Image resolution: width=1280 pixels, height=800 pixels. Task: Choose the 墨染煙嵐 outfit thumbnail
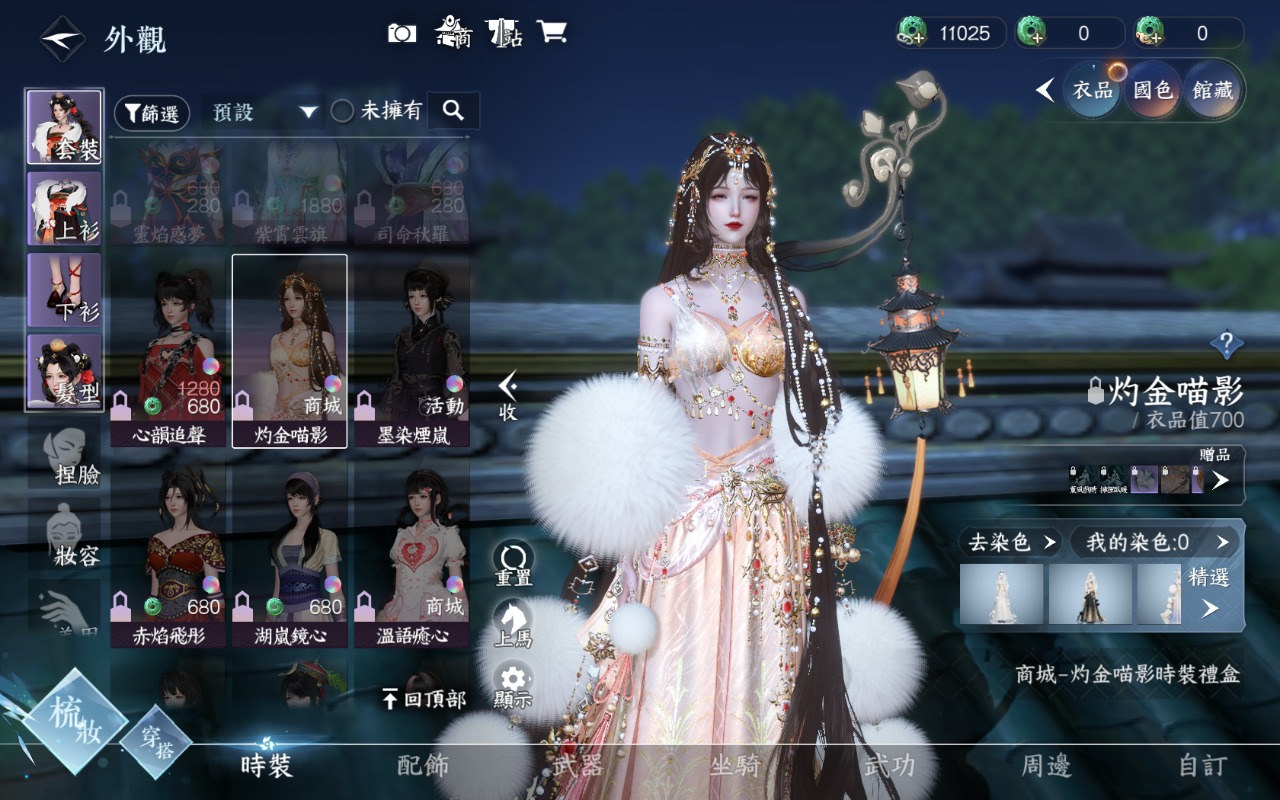[411, 350]
